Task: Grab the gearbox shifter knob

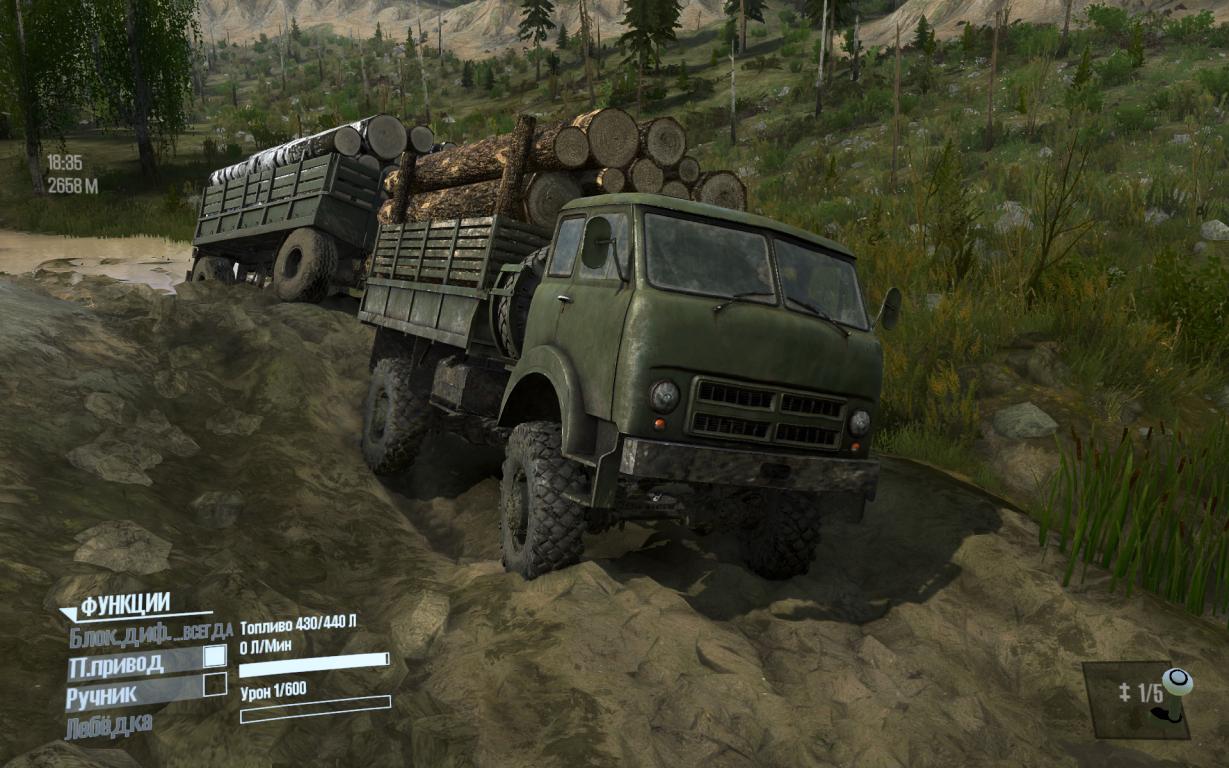Action: tap(1177, 683)
